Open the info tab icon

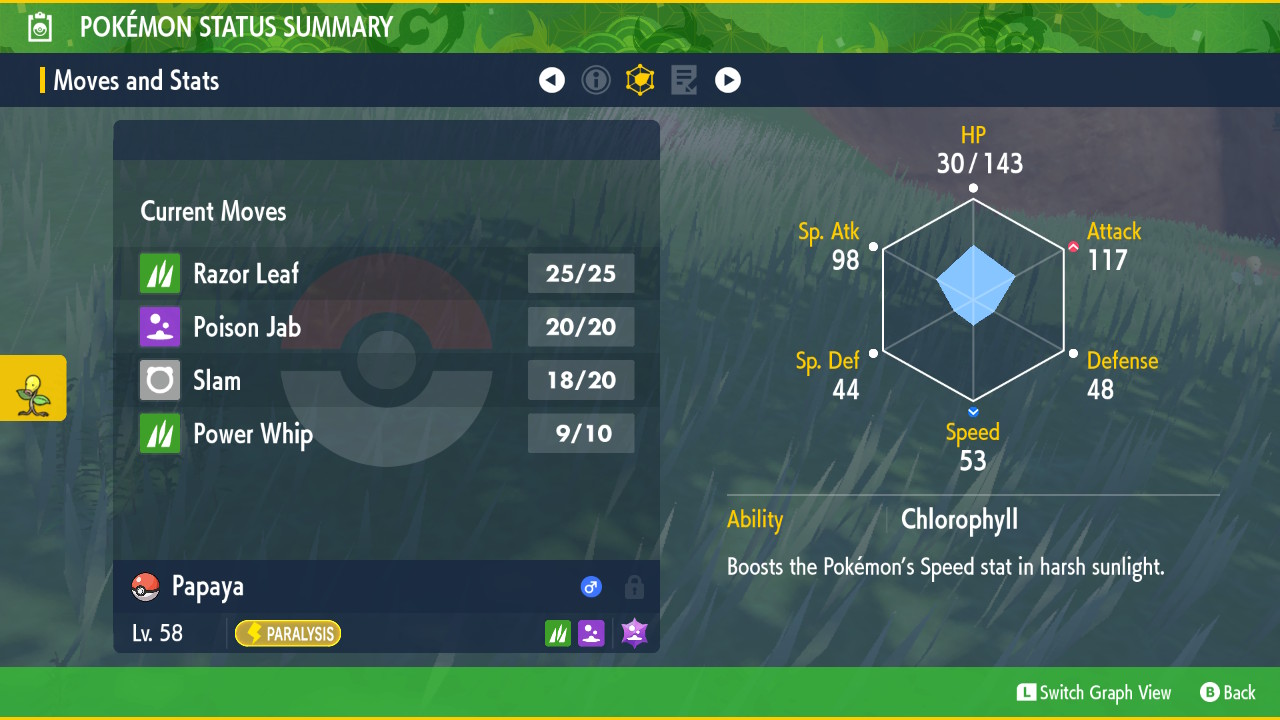click(x=596, y=80)
